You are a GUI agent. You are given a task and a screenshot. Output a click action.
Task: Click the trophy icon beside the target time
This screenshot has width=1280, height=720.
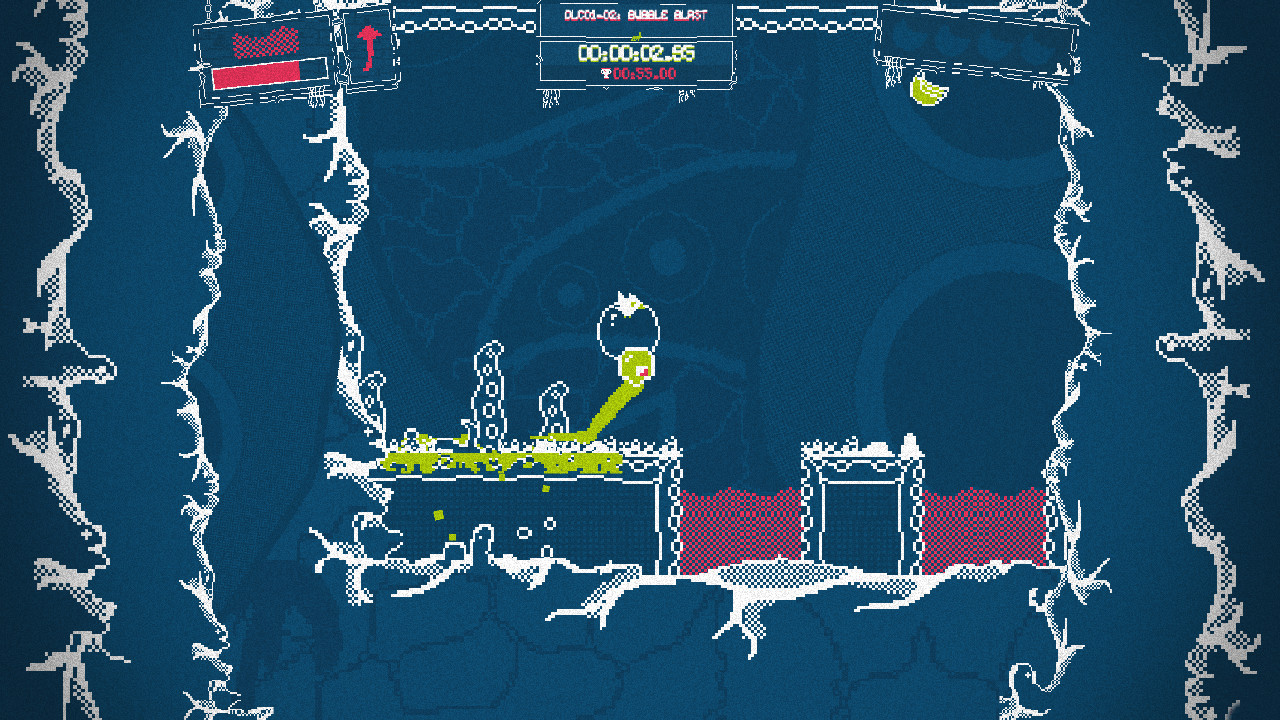[608, 72]
